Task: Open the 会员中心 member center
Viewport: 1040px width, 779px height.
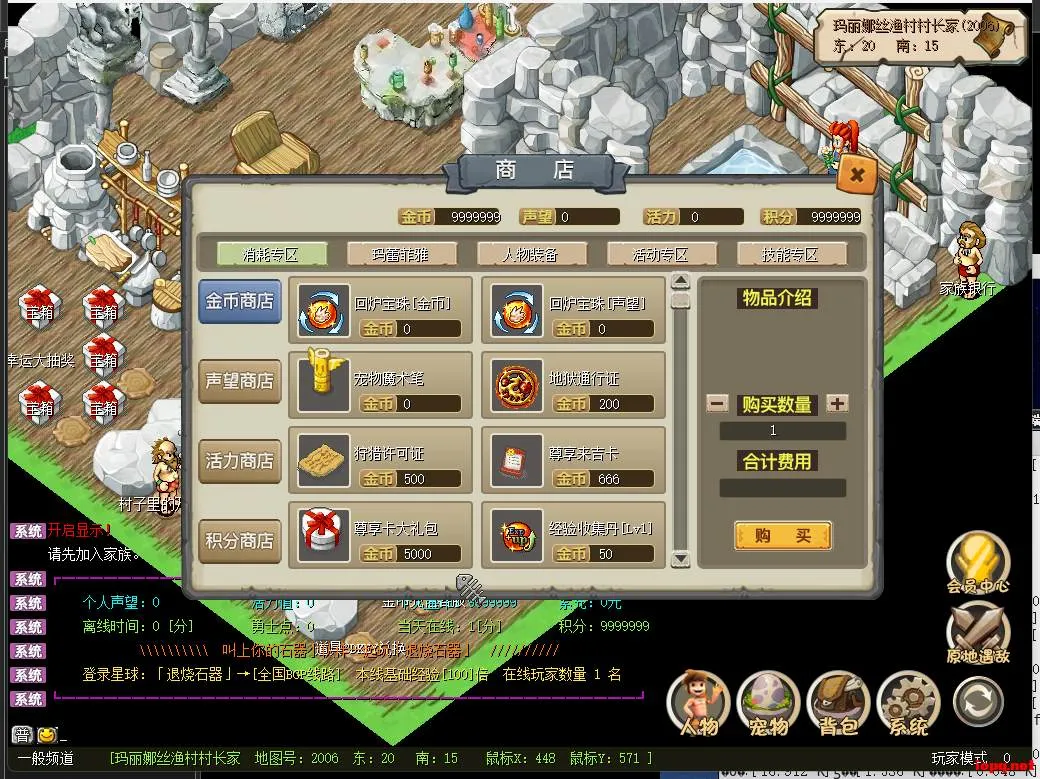Action: click(x=978, y=563)
